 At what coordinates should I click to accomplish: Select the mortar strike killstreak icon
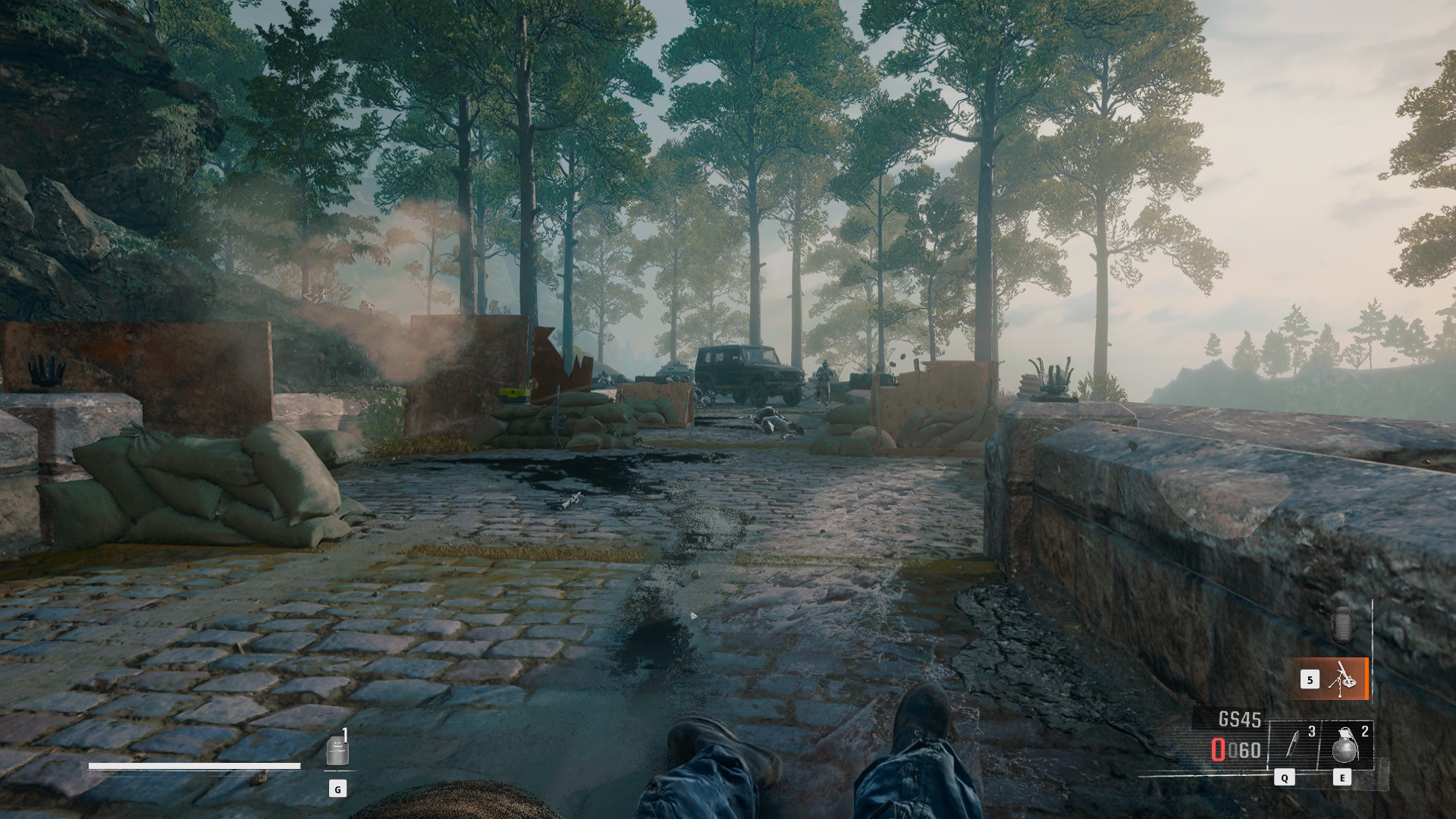(x=1341, y=679)
